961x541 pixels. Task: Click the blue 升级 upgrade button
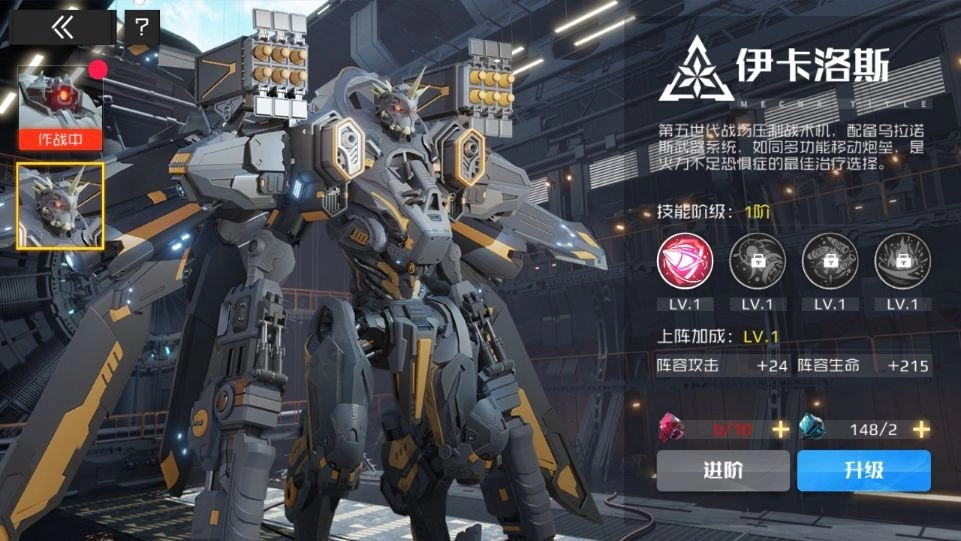(x=864, y=470)
